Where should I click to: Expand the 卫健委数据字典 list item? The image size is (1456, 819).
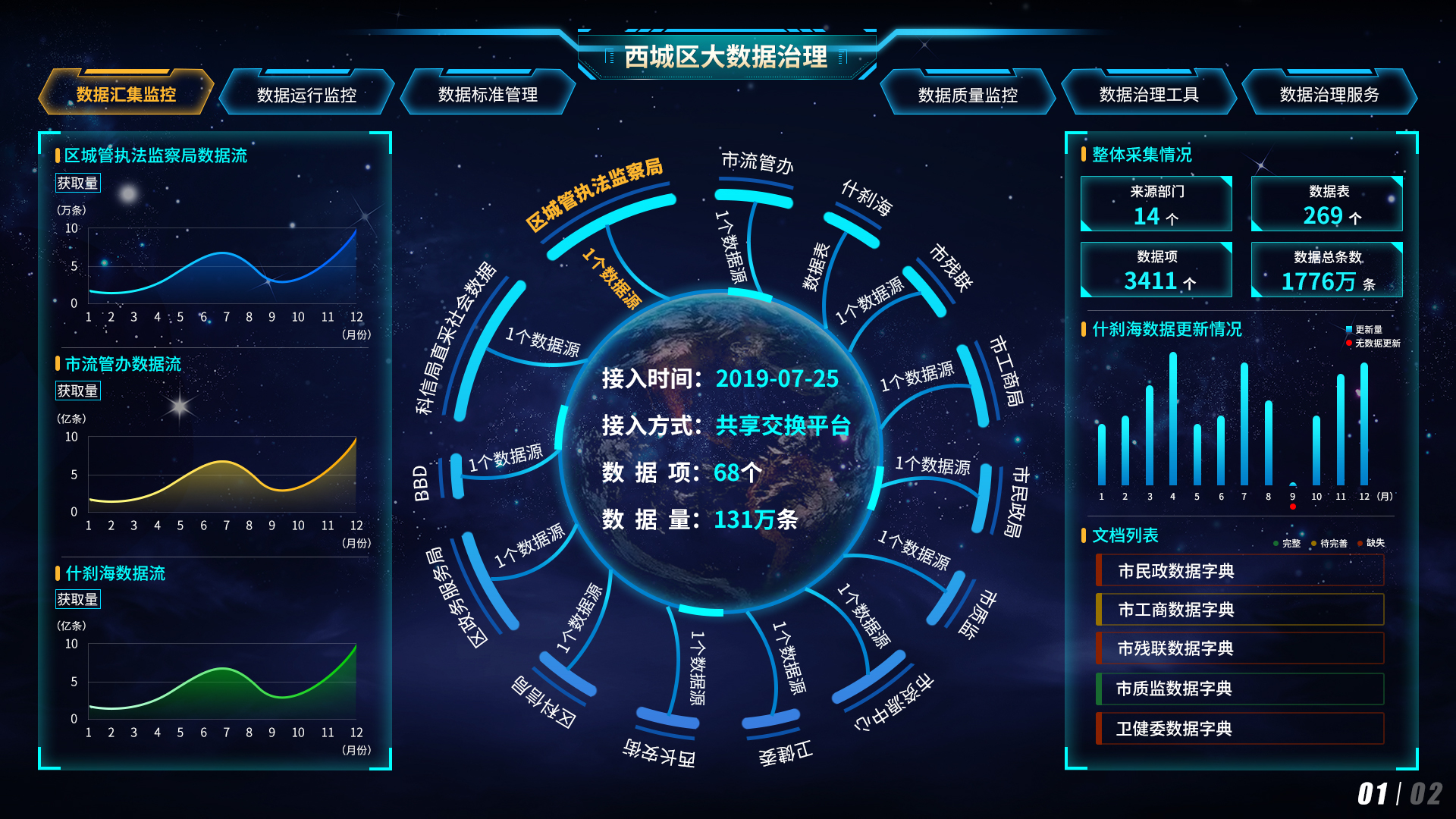pos(1239,730)
